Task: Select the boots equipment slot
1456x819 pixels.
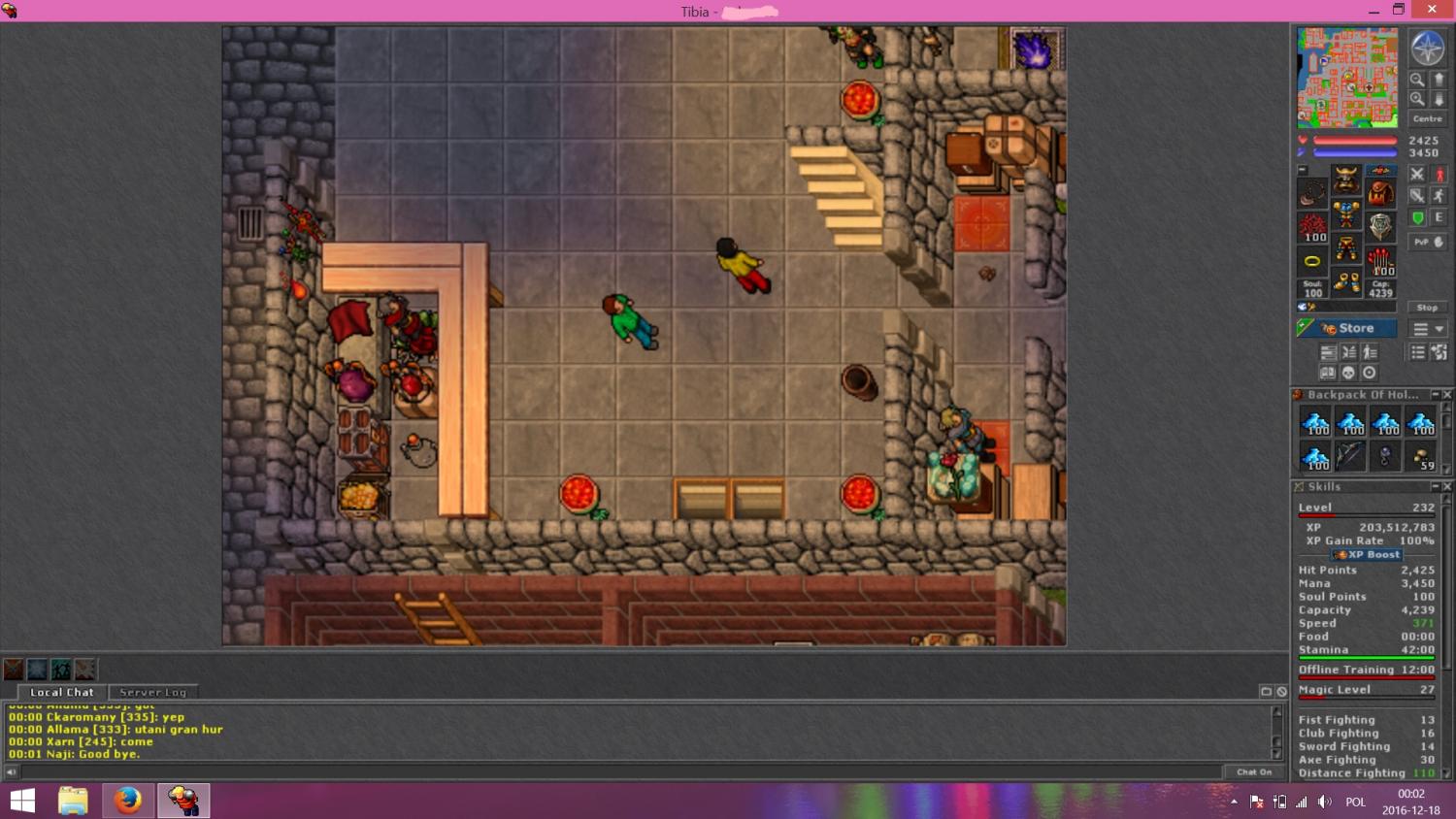Action: (x=1346, y=282)
